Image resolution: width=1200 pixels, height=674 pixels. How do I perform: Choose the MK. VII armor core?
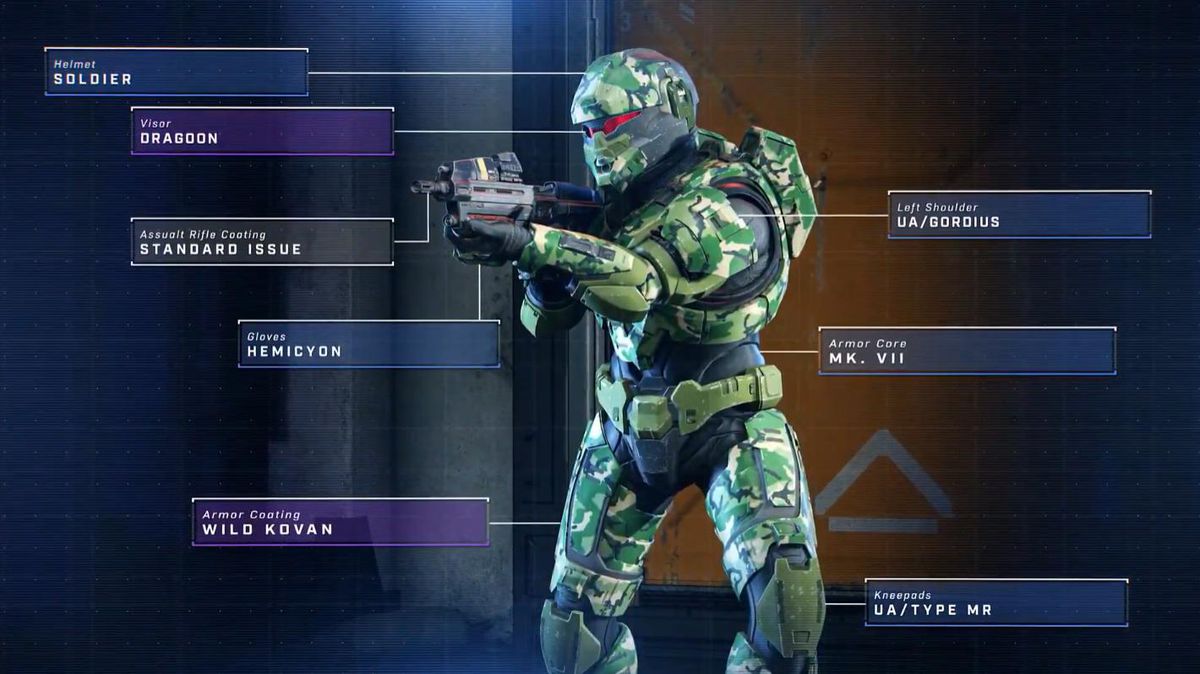click(966, 351)
